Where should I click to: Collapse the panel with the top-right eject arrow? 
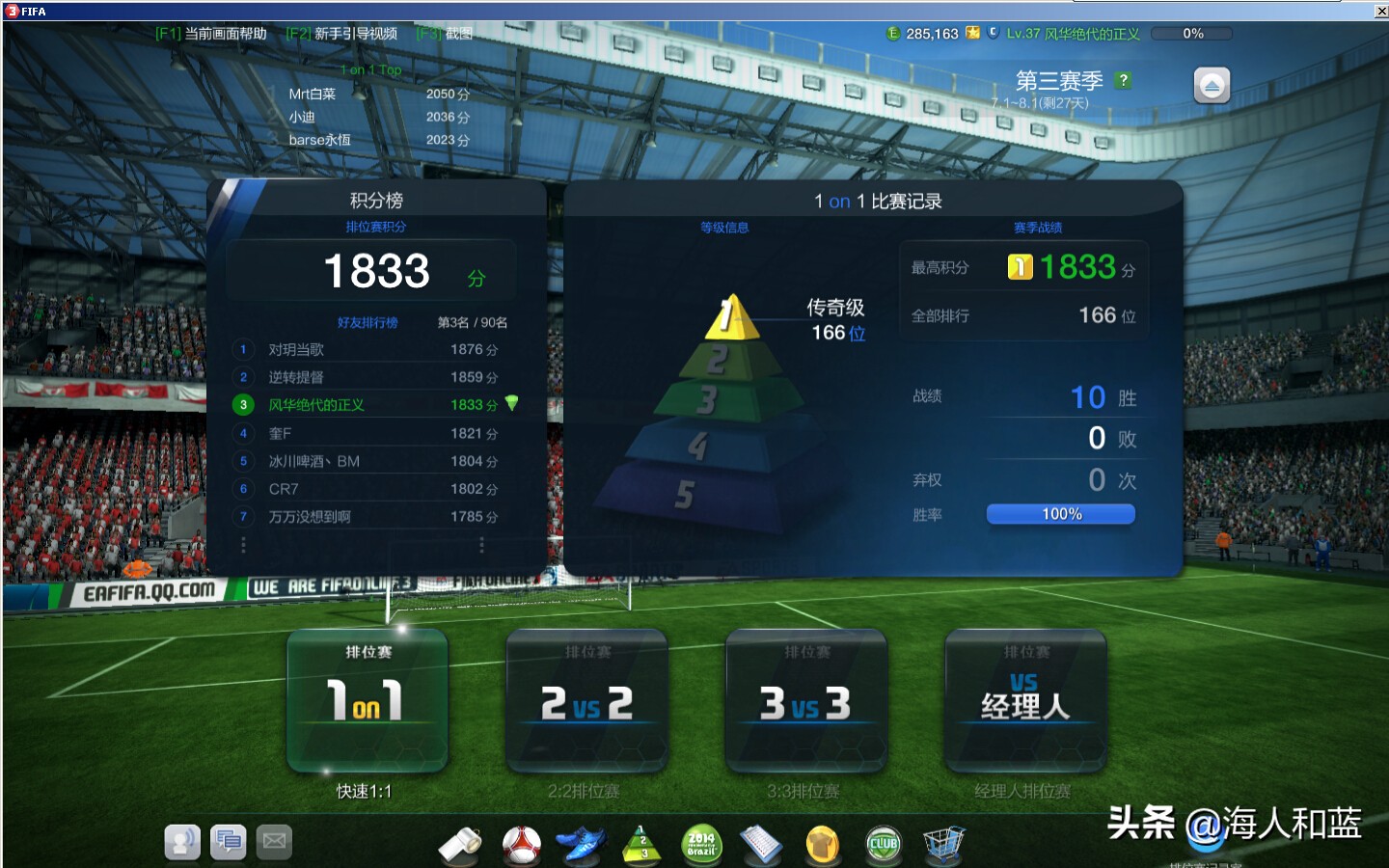(x=1212, y=85)
